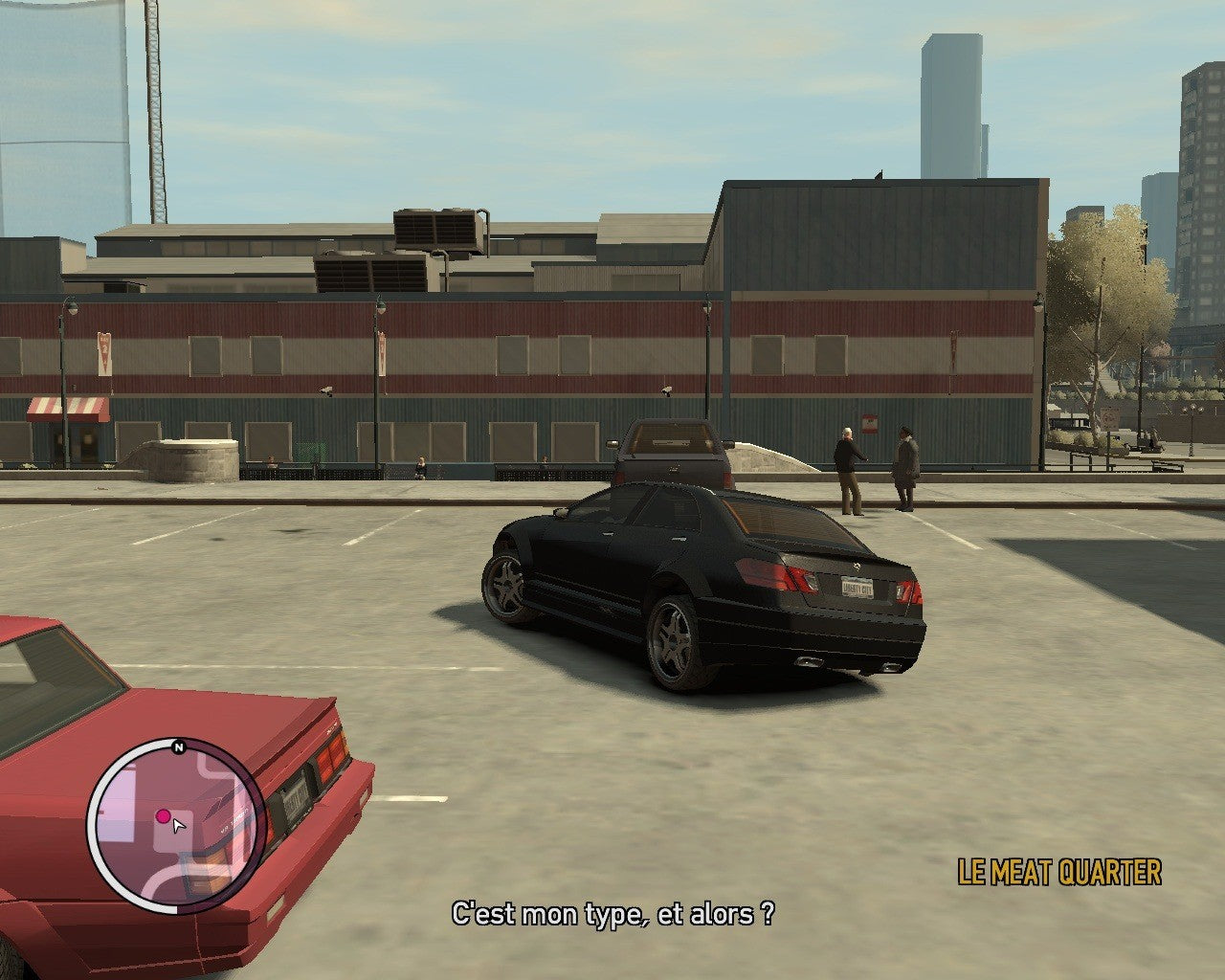The image size is (1225, 980).
Task: Click the mouse cursor arrow over the minimap
Action: click(178, 826)
